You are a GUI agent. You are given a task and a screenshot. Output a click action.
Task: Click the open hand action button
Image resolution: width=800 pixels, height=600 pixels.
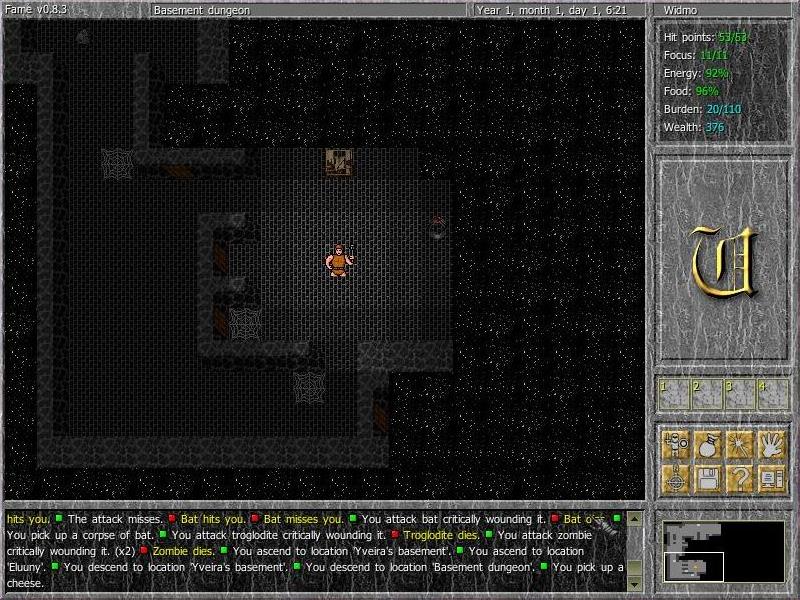[x=771, y=443]
